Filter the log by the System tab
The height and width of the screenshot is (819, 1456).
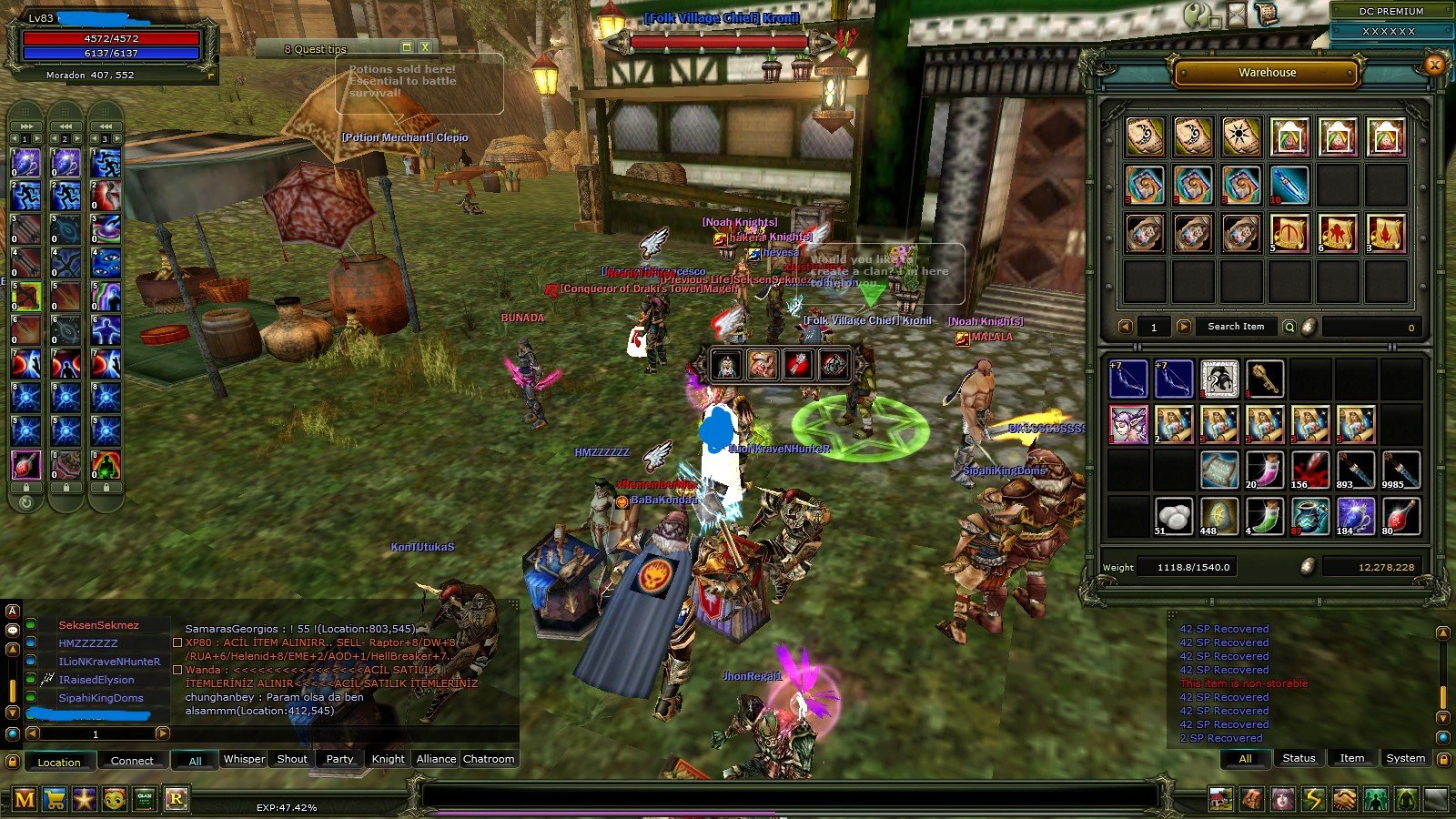tap(1405, 758)
